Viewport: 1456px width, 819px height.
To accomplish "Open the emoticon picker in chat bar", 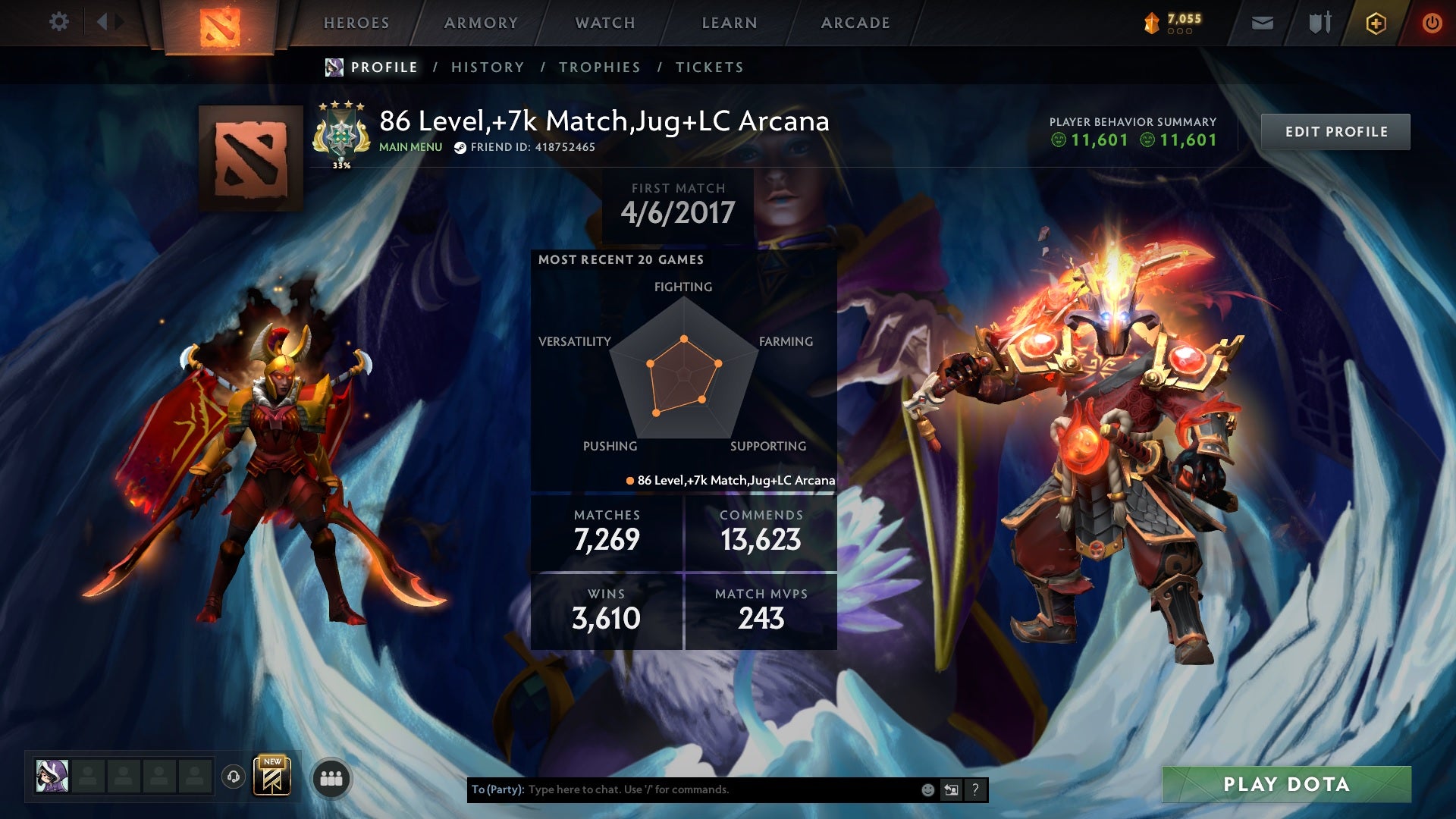I will [927, 789].
